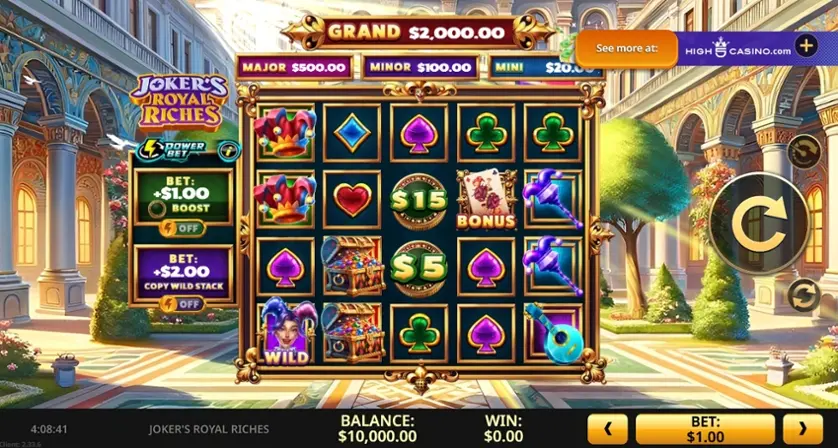This screenshot has width=838, height=448.
Task: Increase the bet with the right arrow
Action: point(803,430)
